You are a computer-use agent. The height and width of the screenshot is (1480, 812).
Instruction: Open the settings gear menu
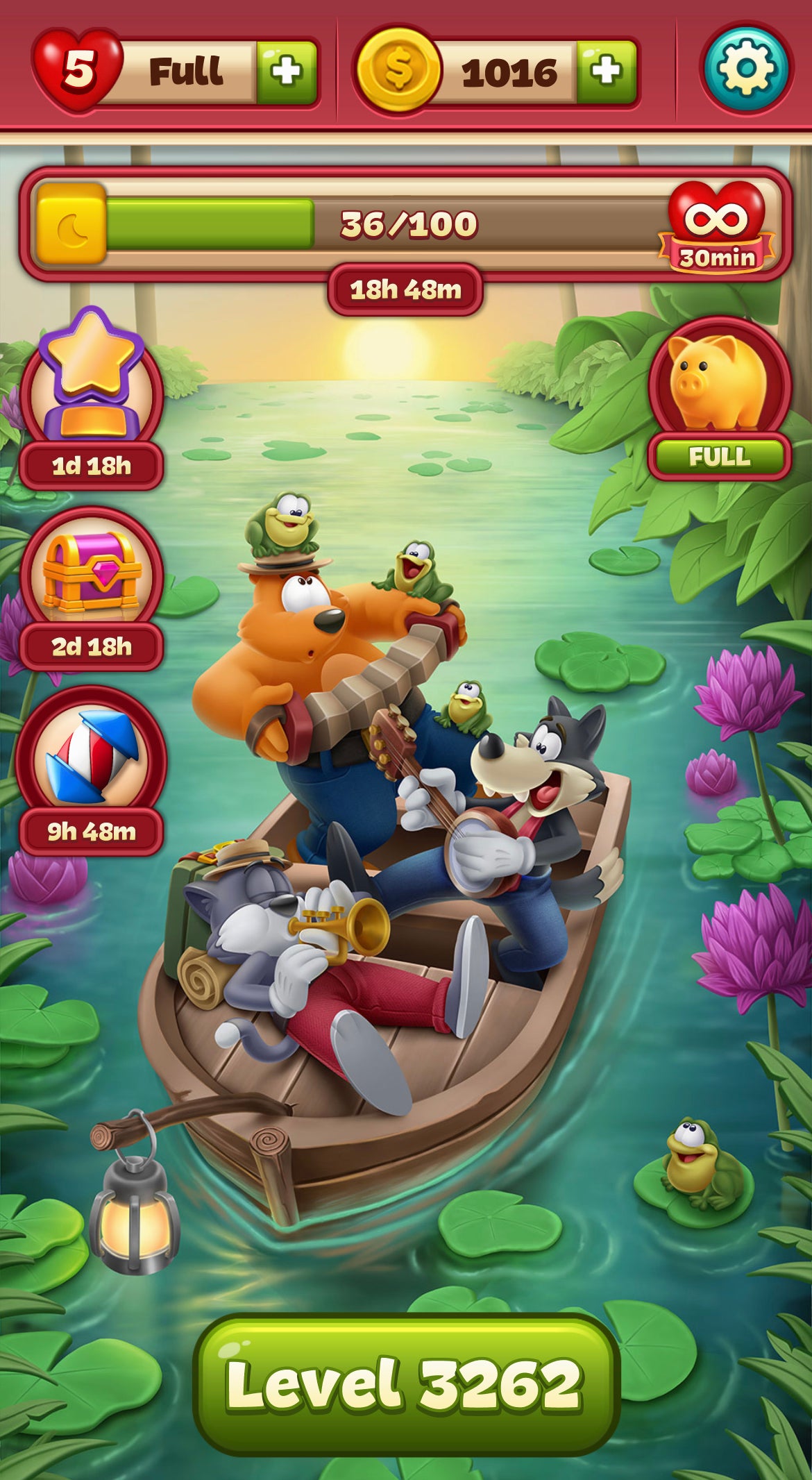[746, 69]
